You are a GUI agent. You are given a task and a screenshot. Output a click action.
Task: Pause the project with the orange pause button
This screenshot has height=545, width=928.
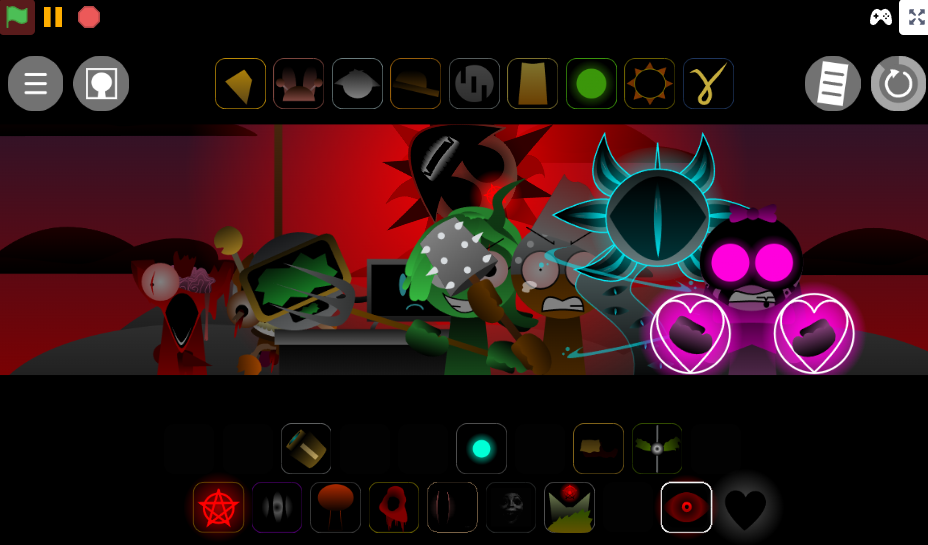pos(53,16)
